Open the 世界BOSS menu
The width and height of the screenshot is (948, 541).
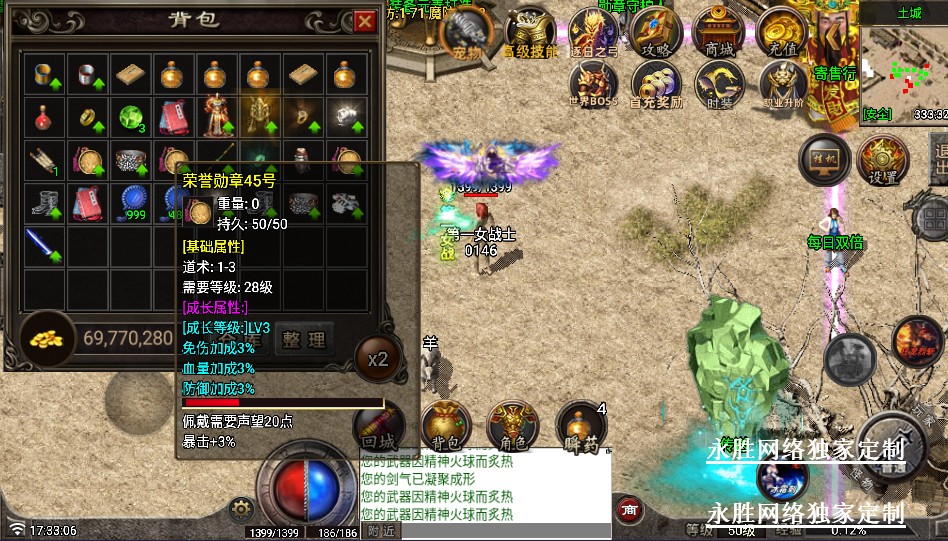[593, 85]
